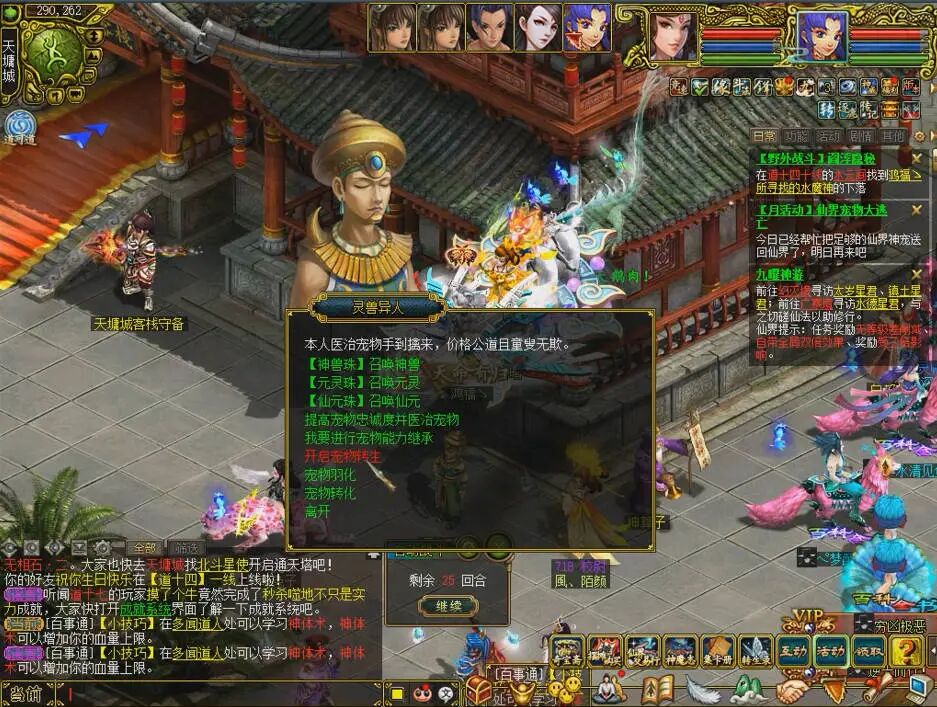
Task: Select the 宠物羽化 dialogue option
Action: [330, 474]
